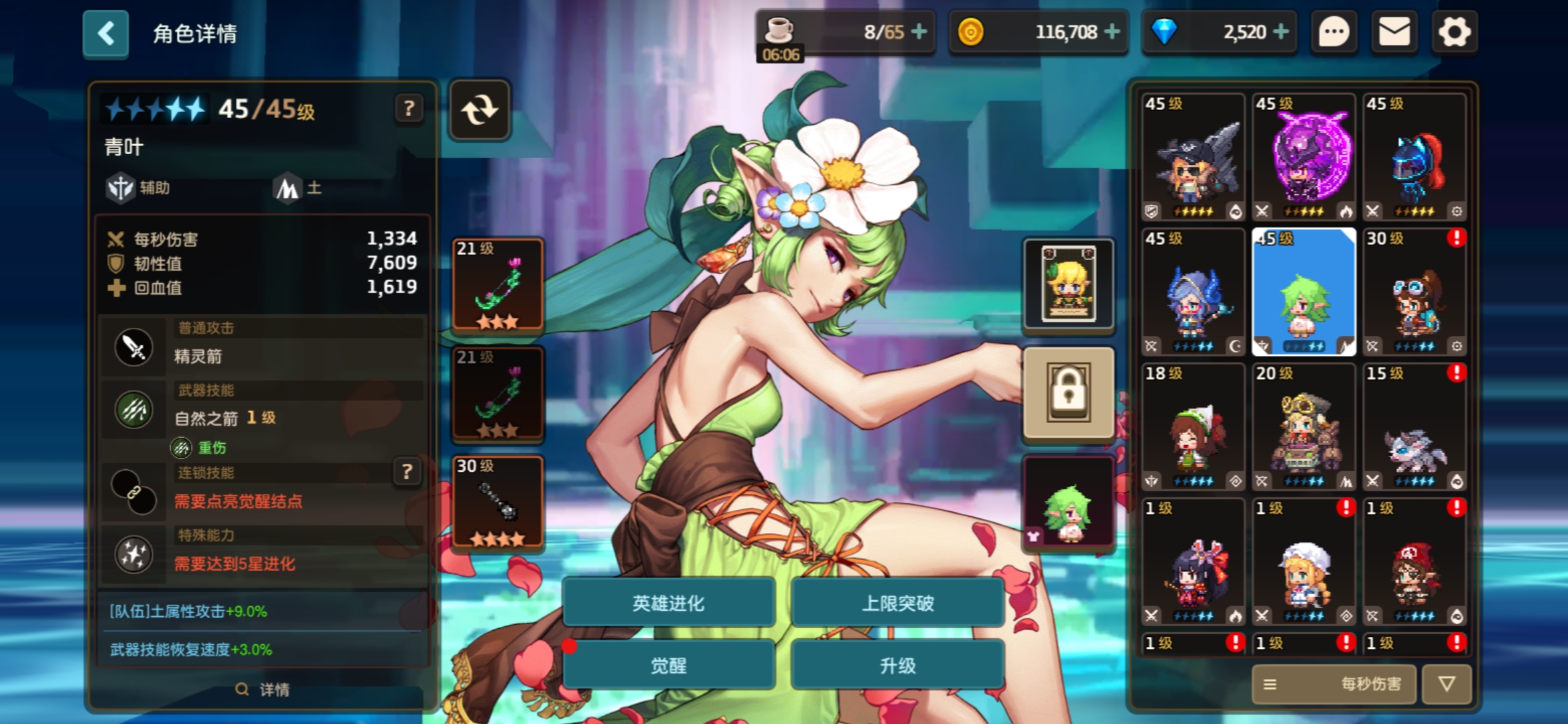Tap the back arrow beside 角色详情
Image resolution: width=1568 pixels, height=724 pixels.
[105, 34]
